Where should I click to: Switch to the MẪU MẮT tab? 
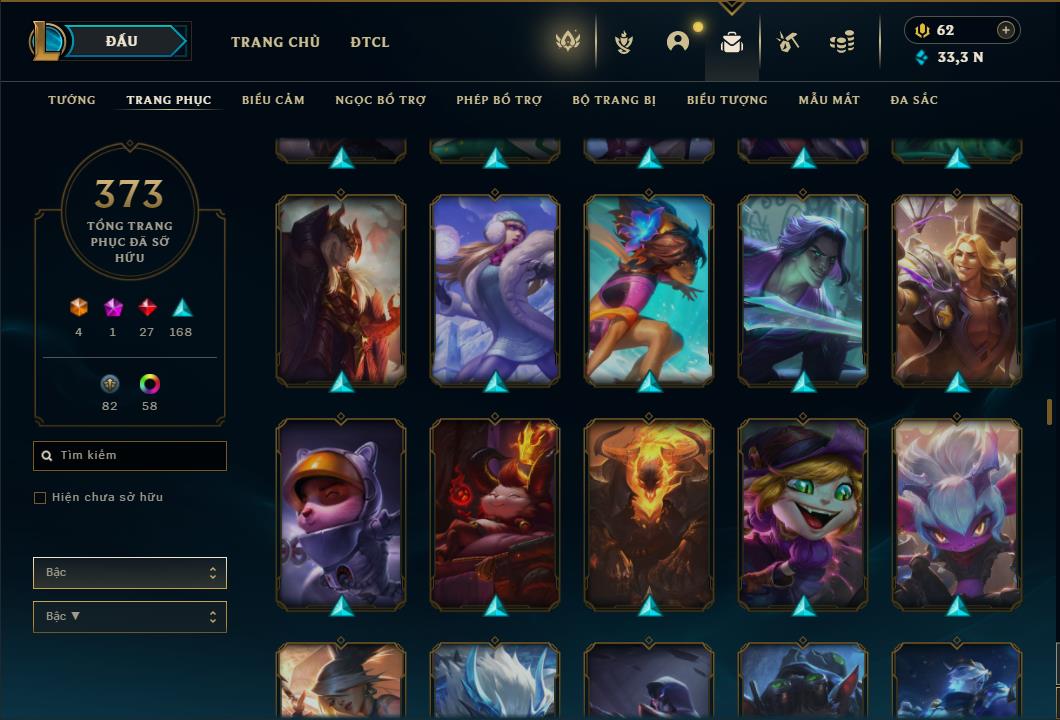829,100
